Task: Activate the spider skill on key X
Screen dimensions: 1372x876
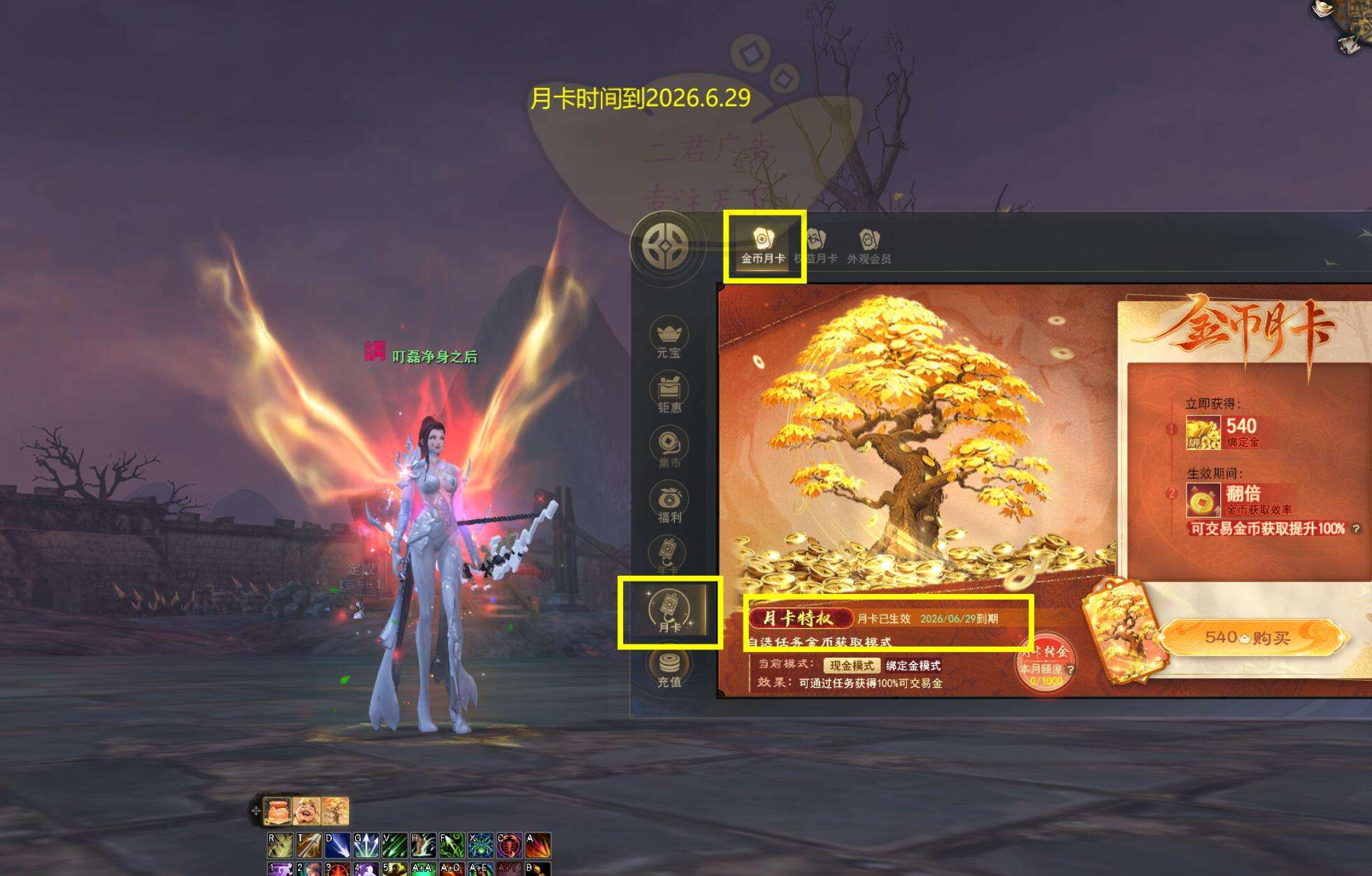Action: click(480, 845)
